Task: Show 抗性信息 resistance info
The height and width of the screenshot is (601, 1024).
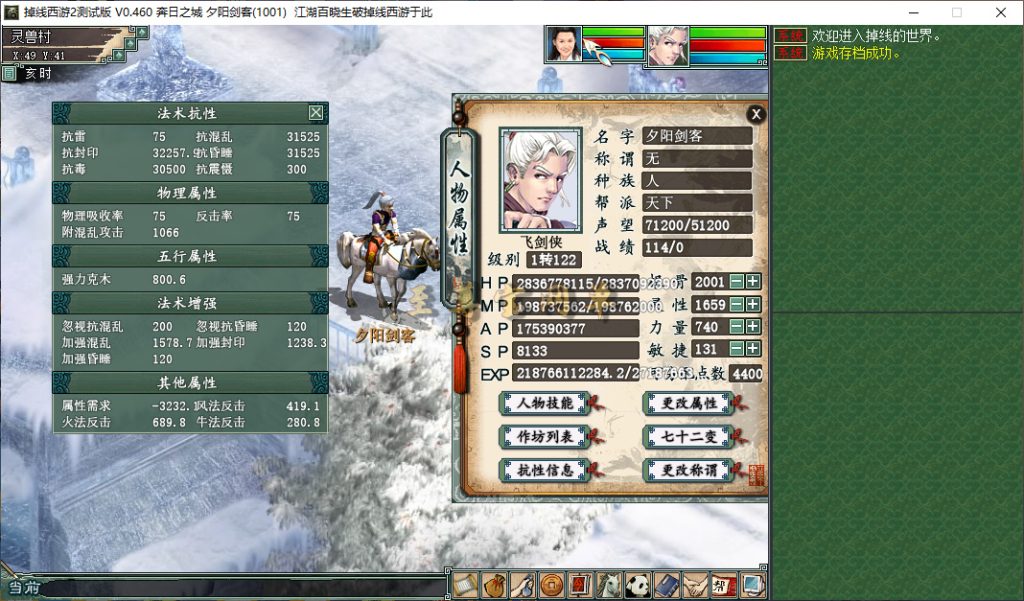Action: tap(545, 470)
